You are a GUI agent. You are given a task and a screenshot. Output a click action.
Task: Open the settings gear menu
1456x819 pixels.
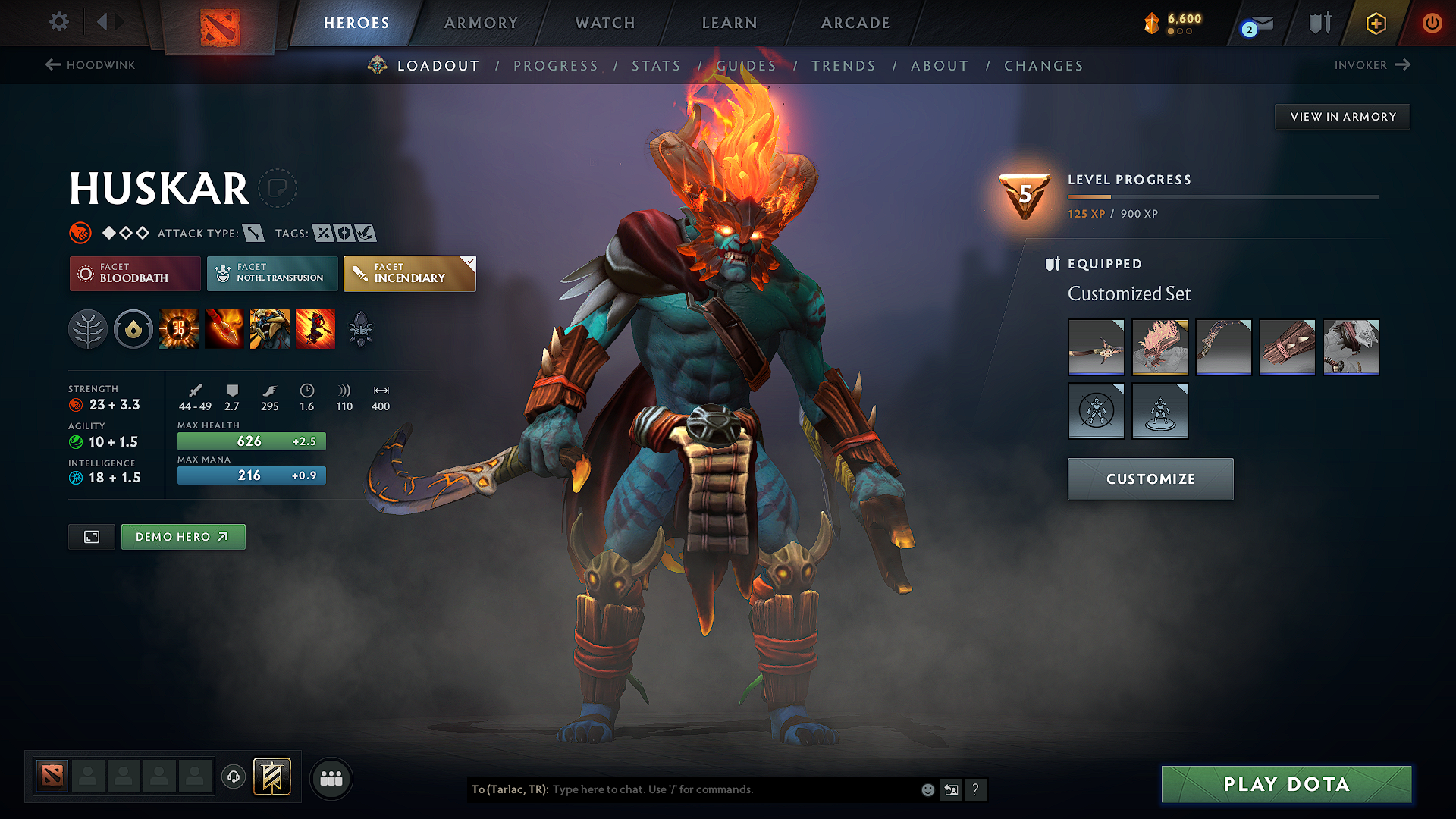click(59, 22)
